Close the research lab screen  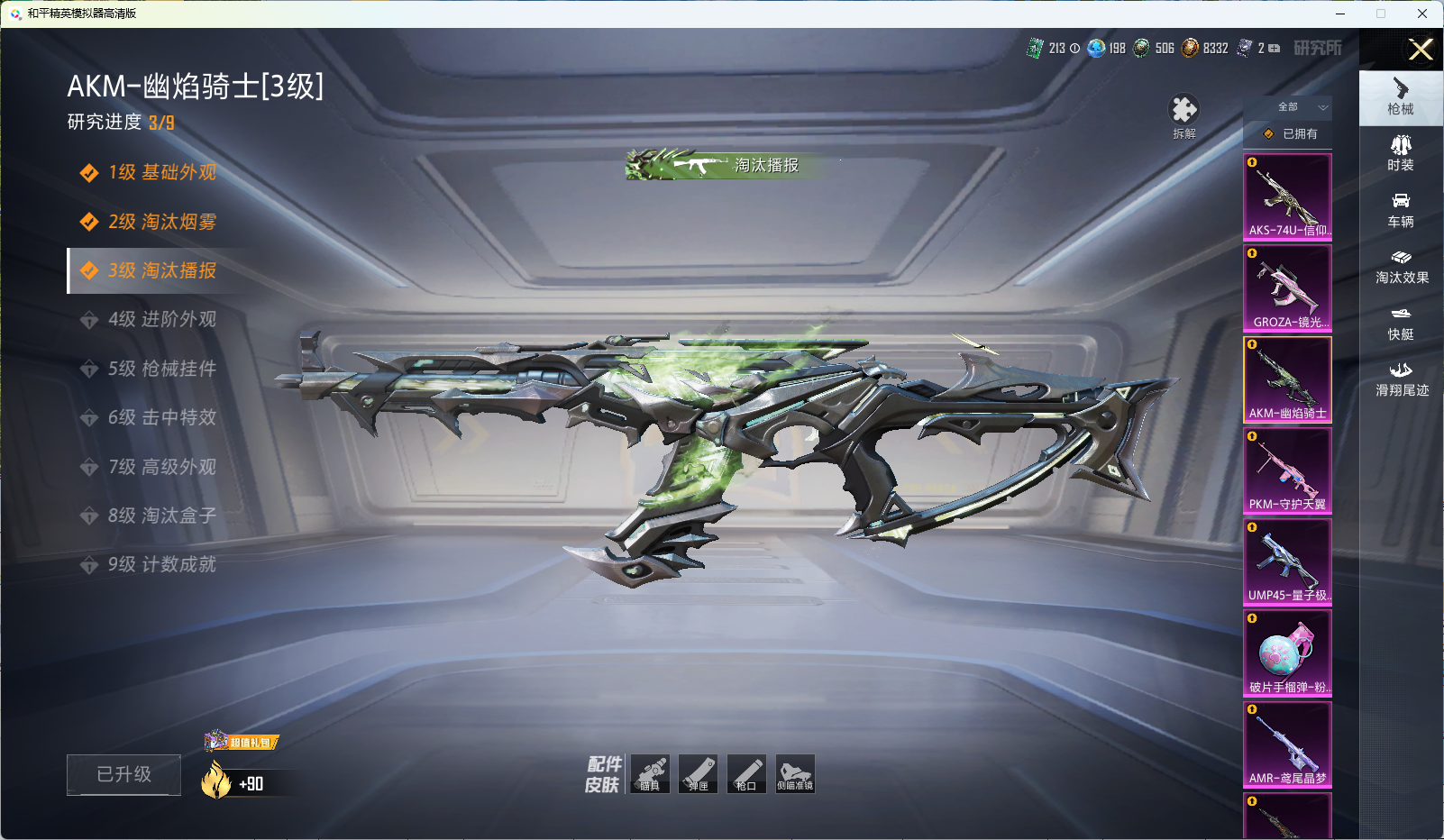point(1421,50)
